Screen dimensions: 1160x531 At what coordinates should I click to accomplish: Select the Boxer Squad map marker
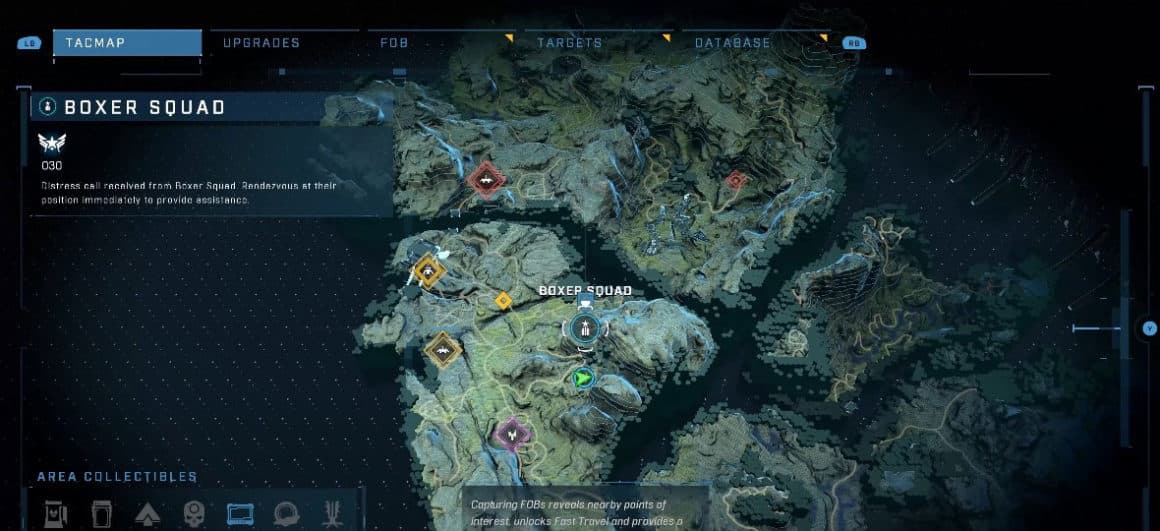pyautogui.click(x=583, y=327)
